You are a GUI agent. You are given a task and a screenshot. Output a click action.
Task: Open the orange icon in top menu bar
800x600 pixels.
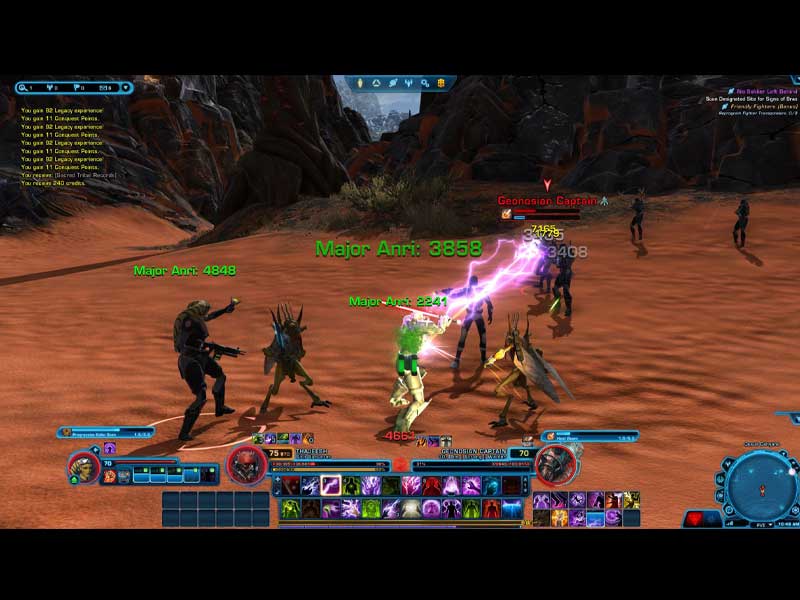tap(443, 83)
